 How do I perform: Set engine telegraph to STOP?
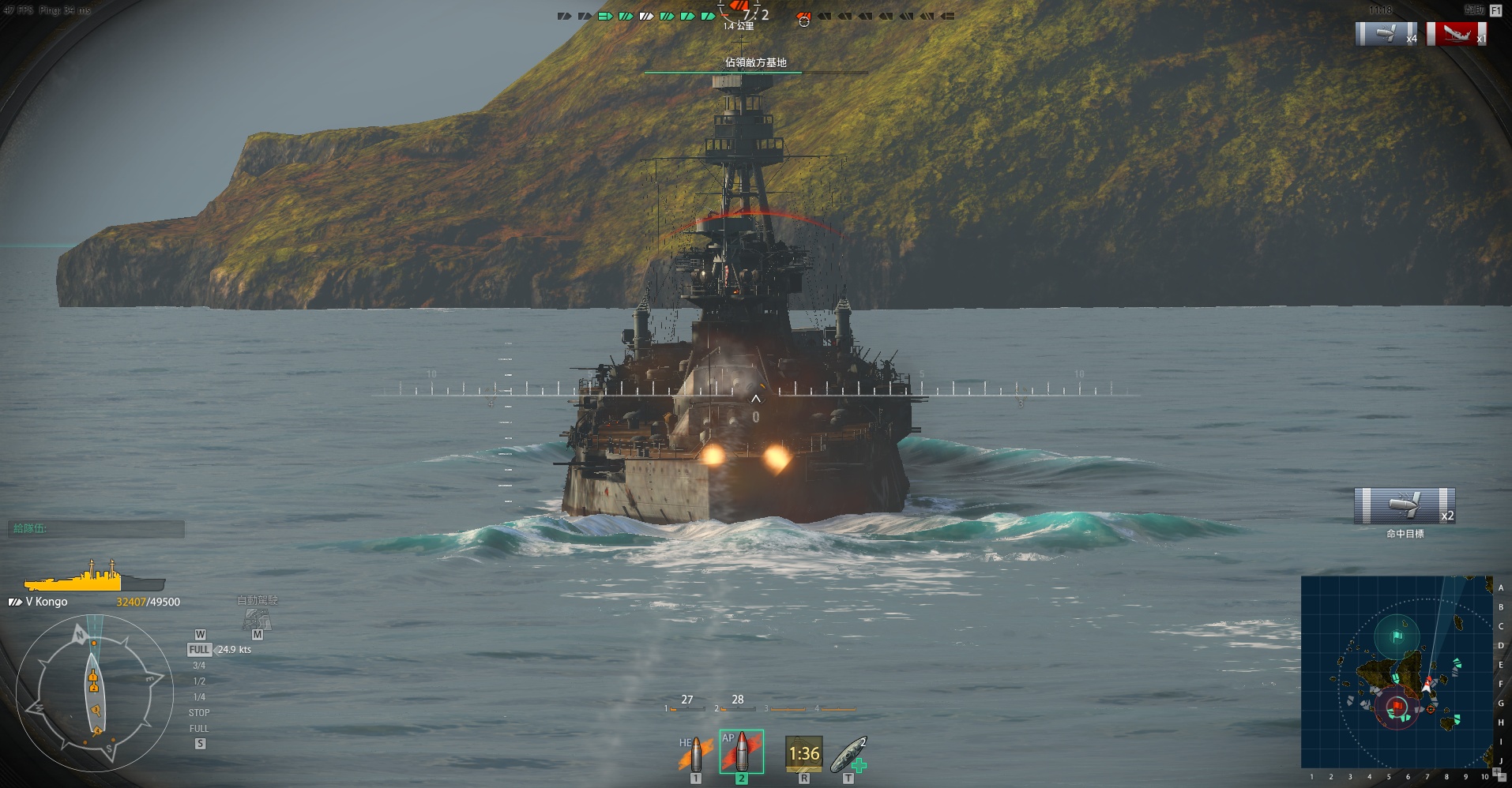pyautogui.click(x=199, y=713)
